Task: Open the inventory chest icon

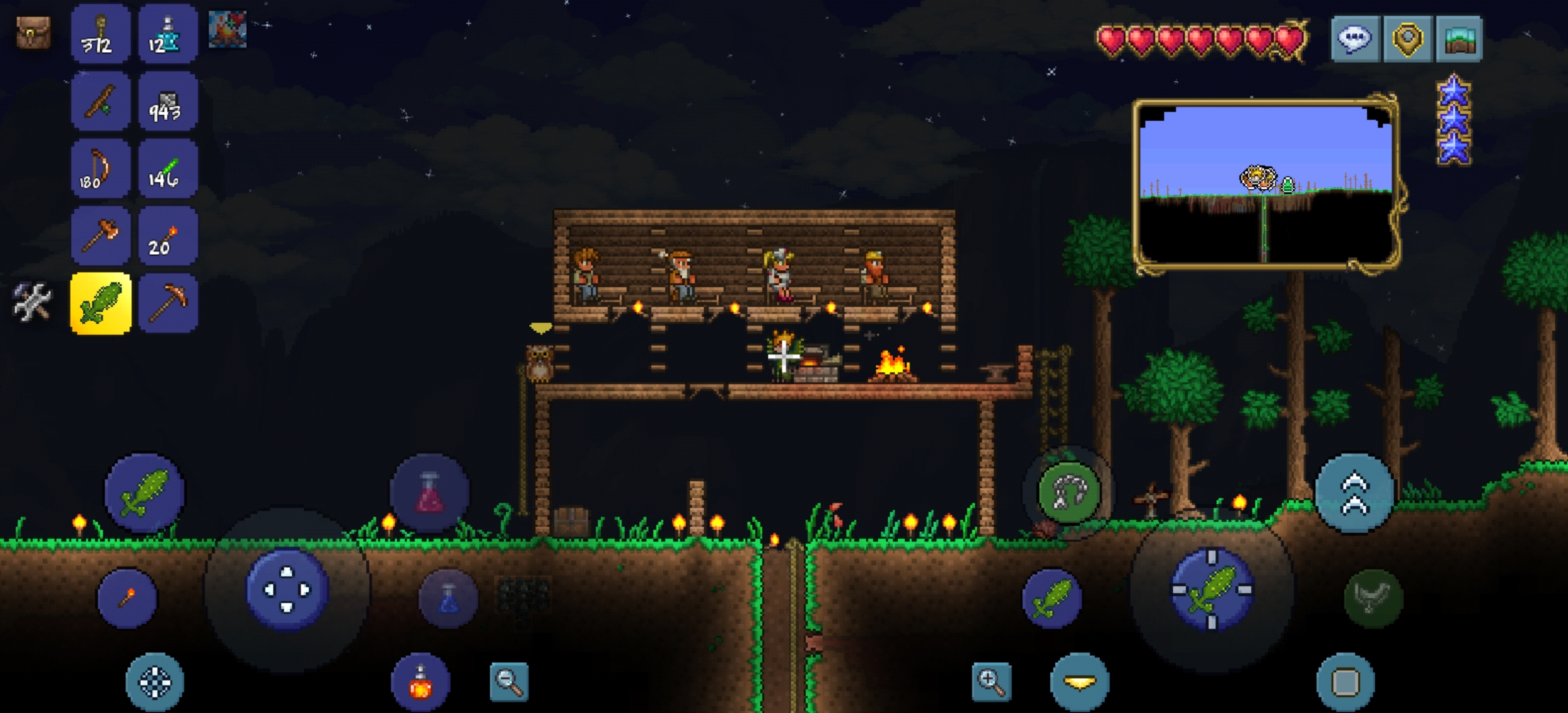Action: point(33,32)
